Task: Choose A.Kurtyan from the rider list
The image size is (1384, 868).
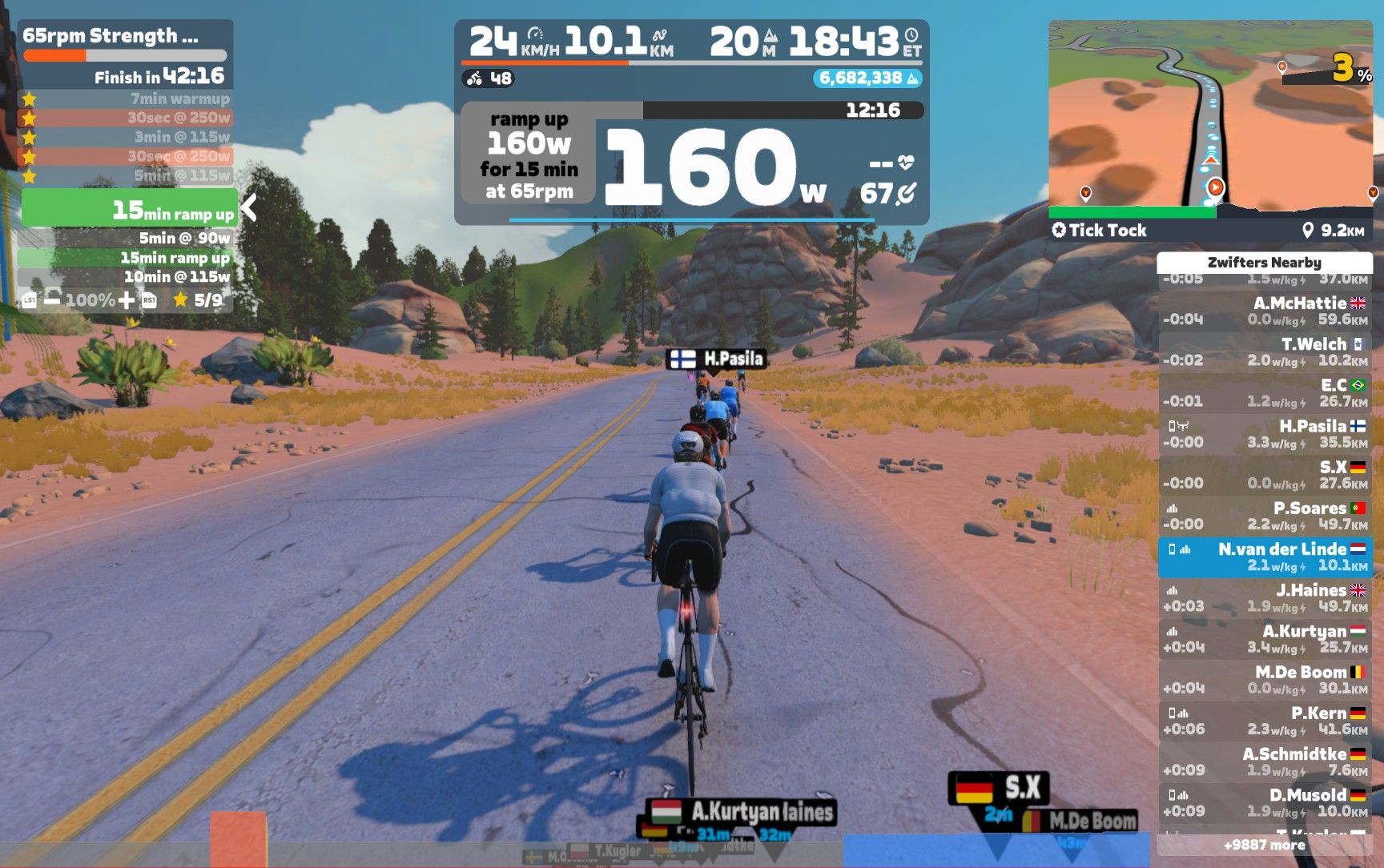Action: [x=1265, y=639]
